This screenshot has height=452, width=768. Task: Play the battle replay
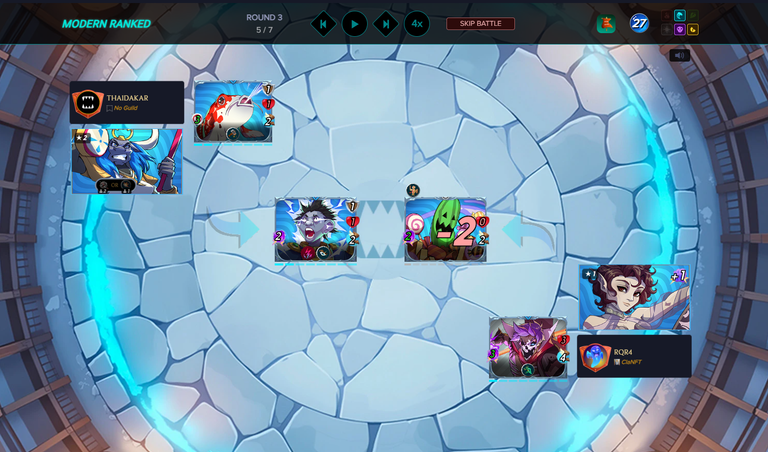tap(354, 24)
